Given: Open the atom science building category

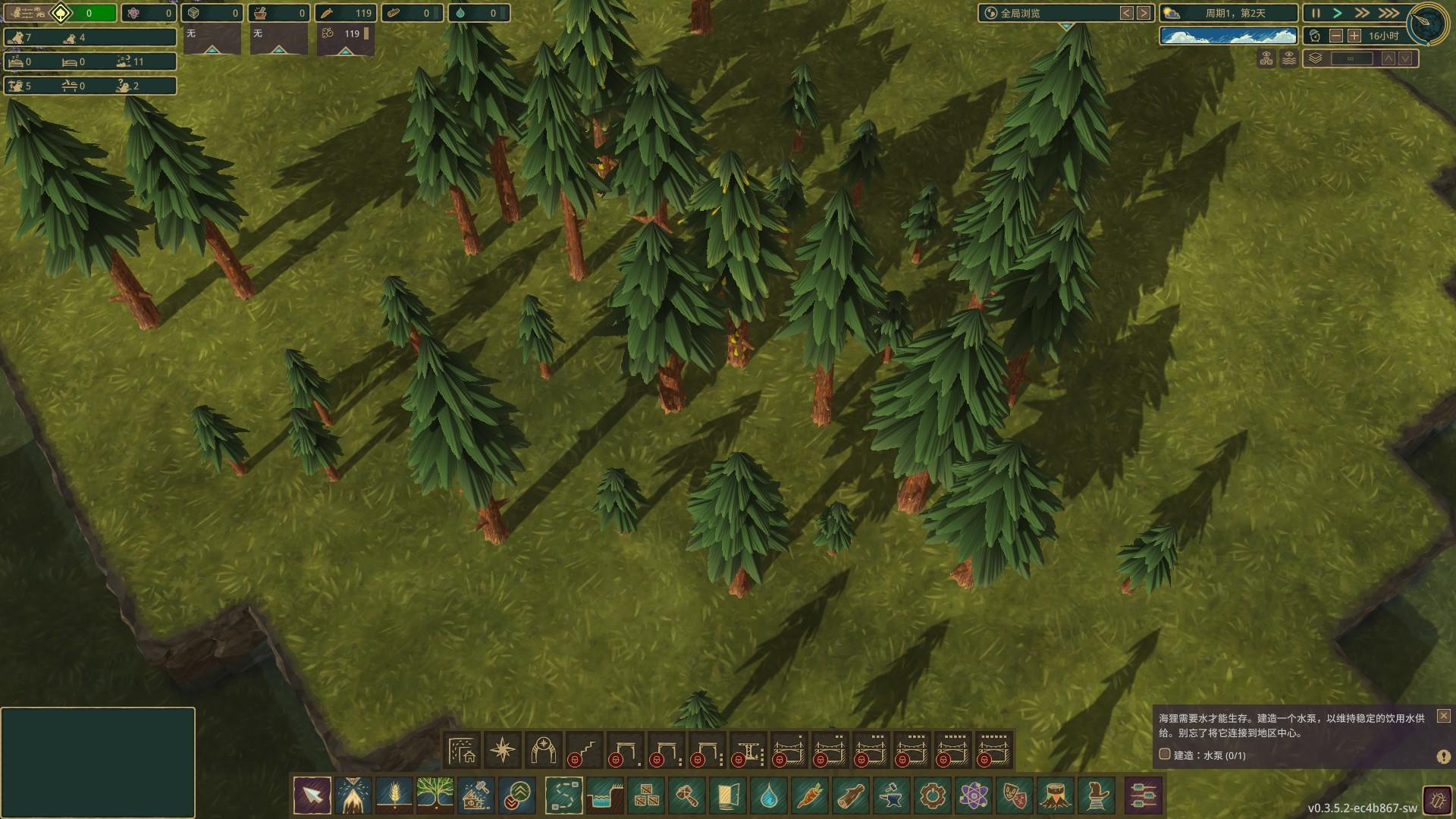Looking at the screenshot, I should click(974, 796).
